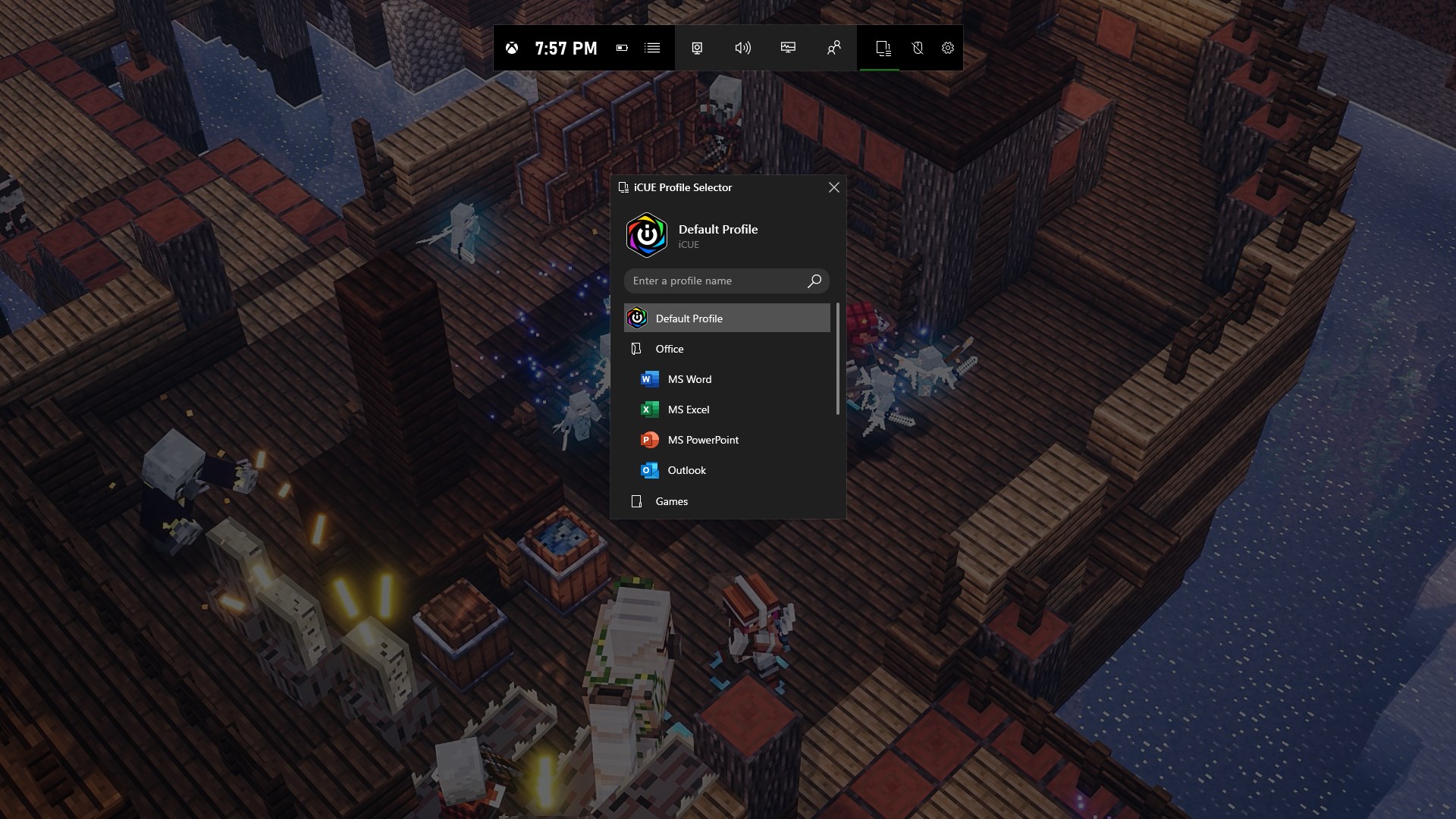
Task: Open the Xbox Social widget
Action: (833, 48)
